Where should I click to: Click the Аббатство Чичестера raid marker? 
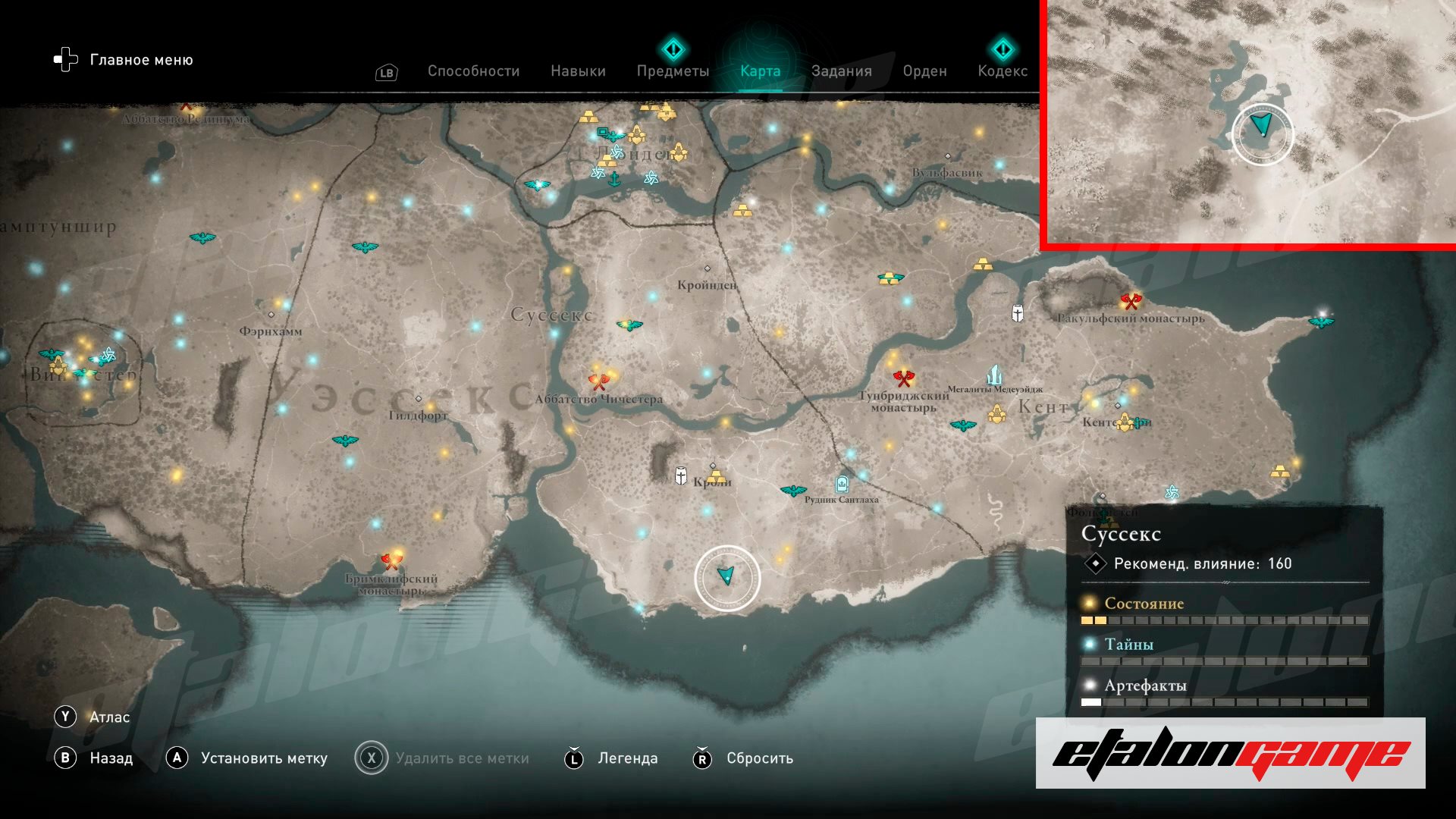599,380
